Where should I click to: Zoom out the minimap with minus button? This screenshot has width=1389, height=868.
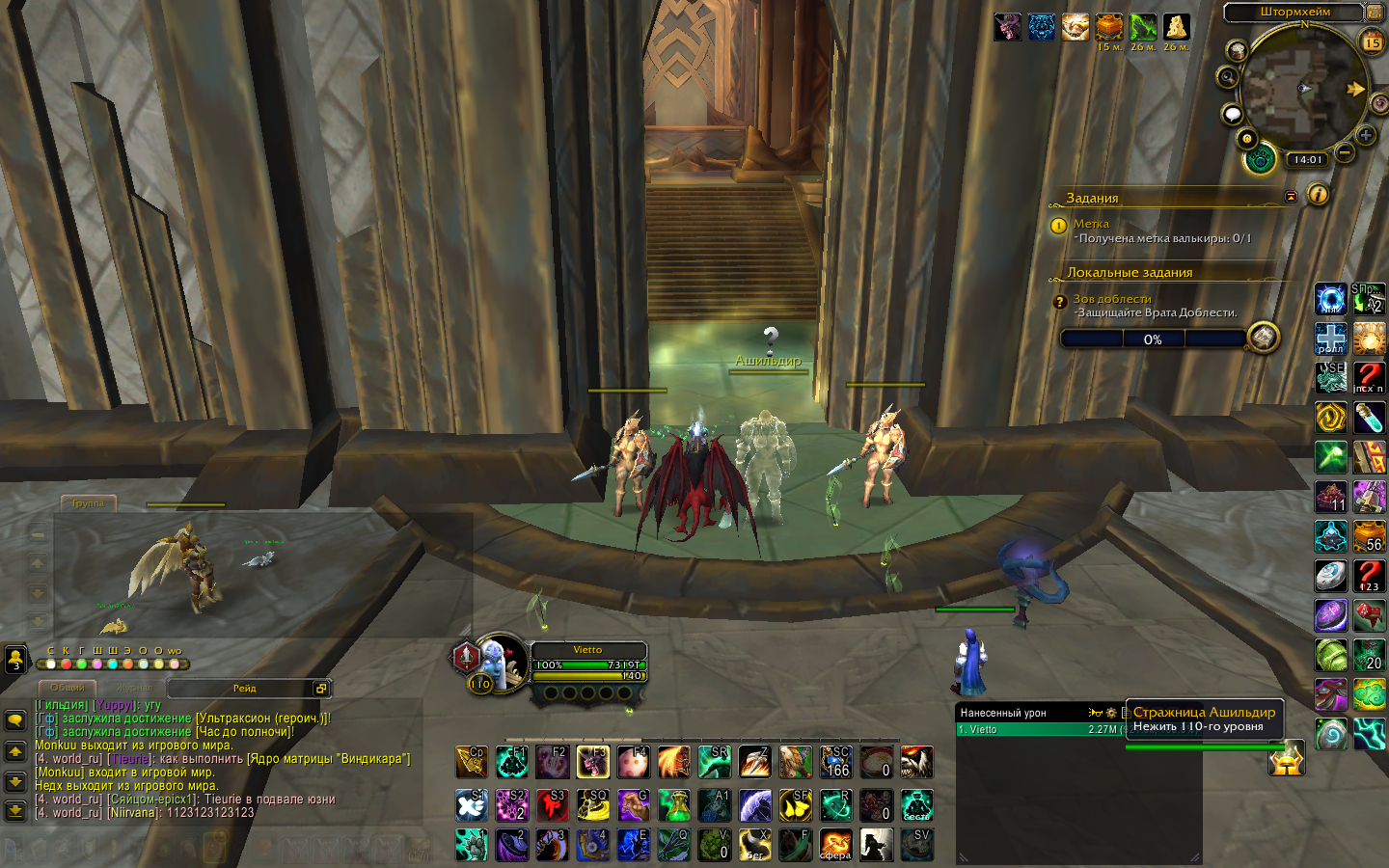point(1345,152)
